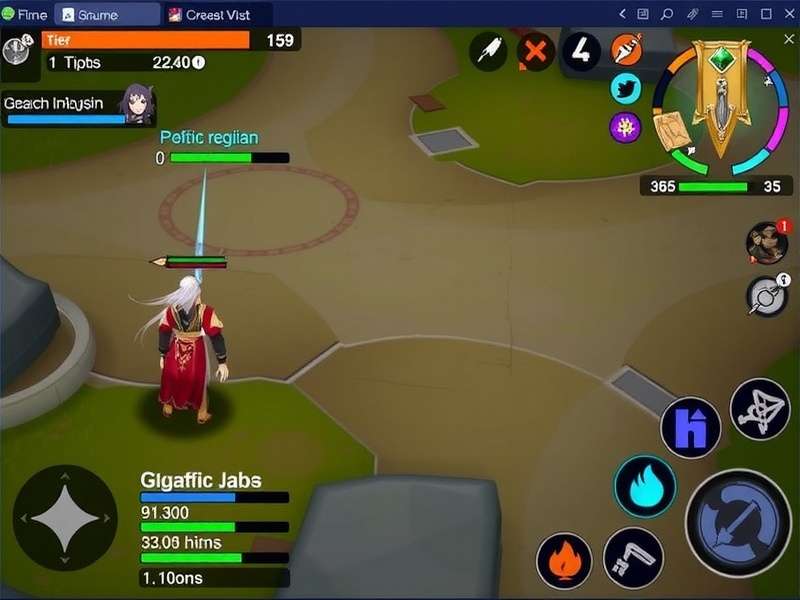Click the virtual joystick pad
The width and height of the screenshot is (800, 600).
(x=64, y=517)
